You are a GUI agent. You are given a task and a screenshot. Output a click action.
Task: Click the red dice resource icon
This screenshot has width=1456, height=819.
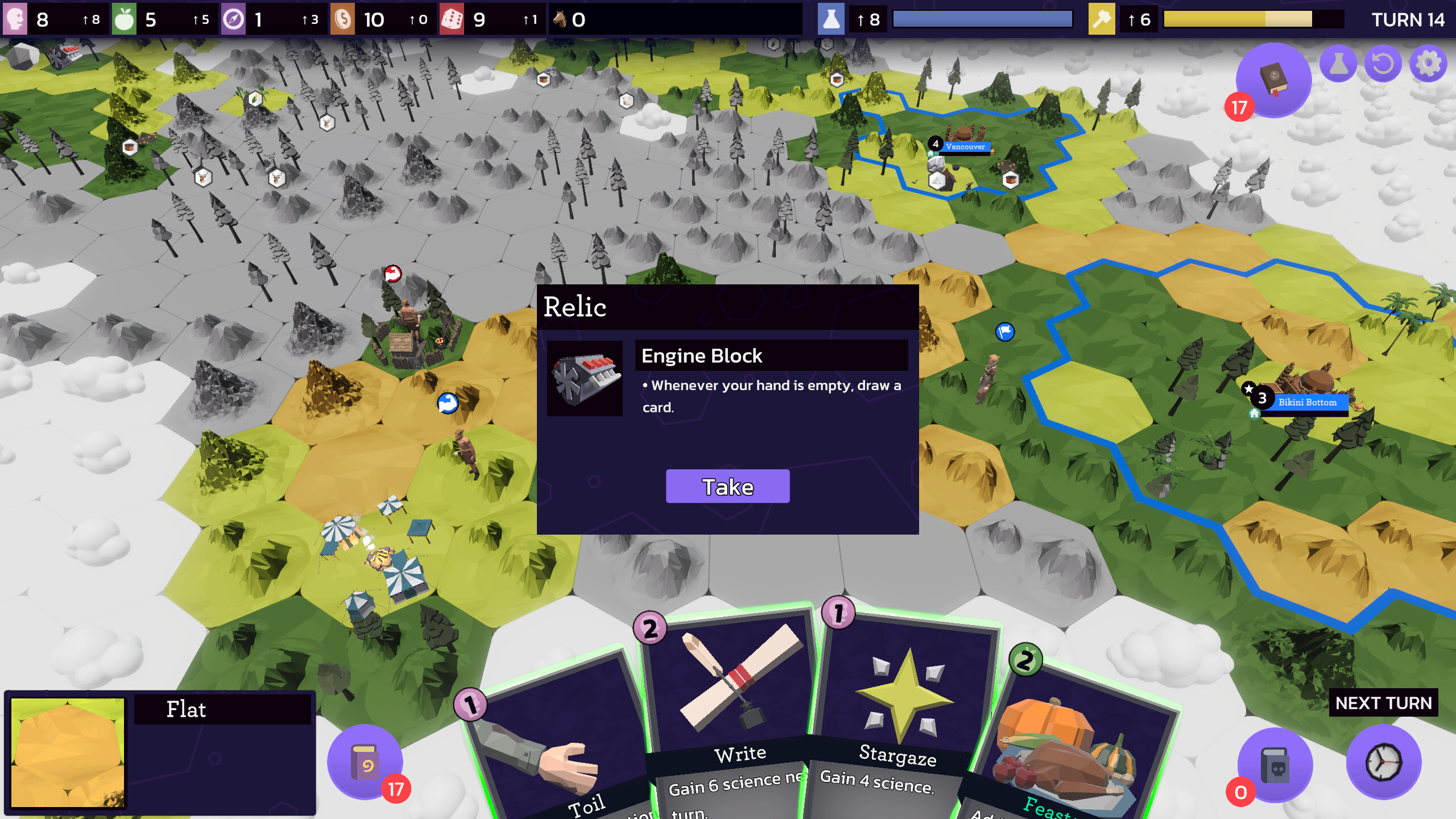pos(451,19)
